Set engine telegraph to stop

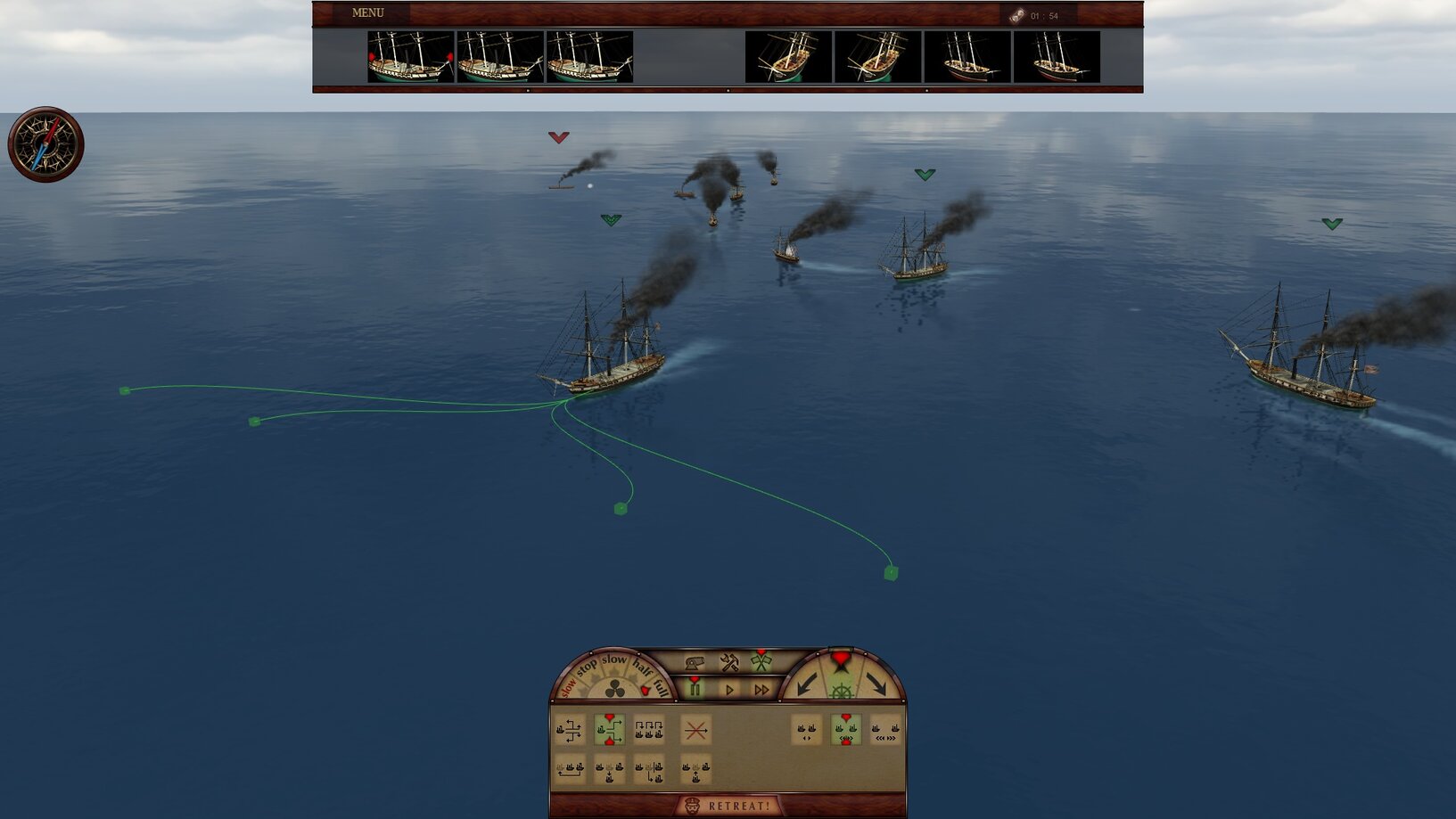[x=587, y=667]
